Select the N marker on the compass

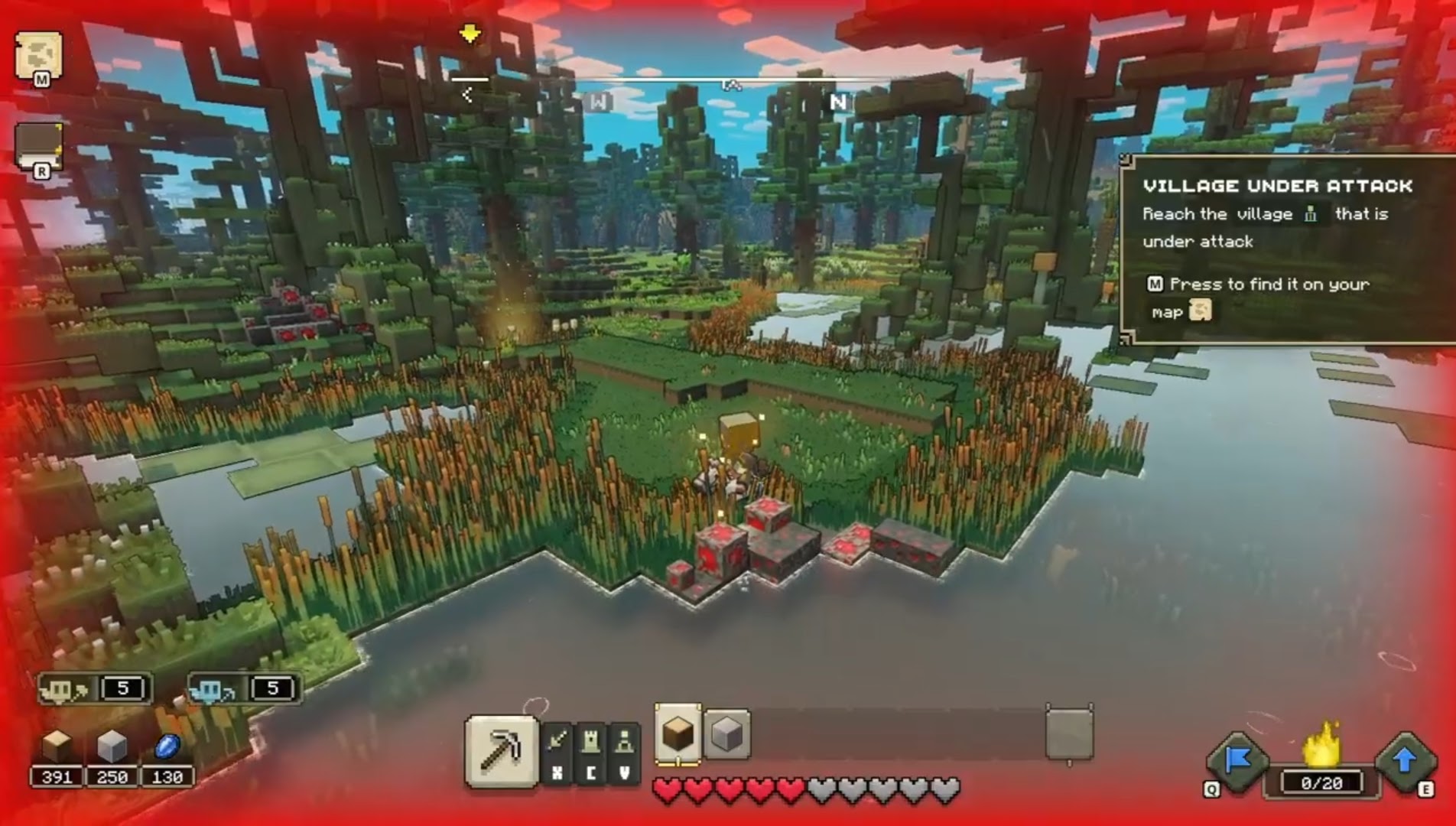[x=838, y=102]
